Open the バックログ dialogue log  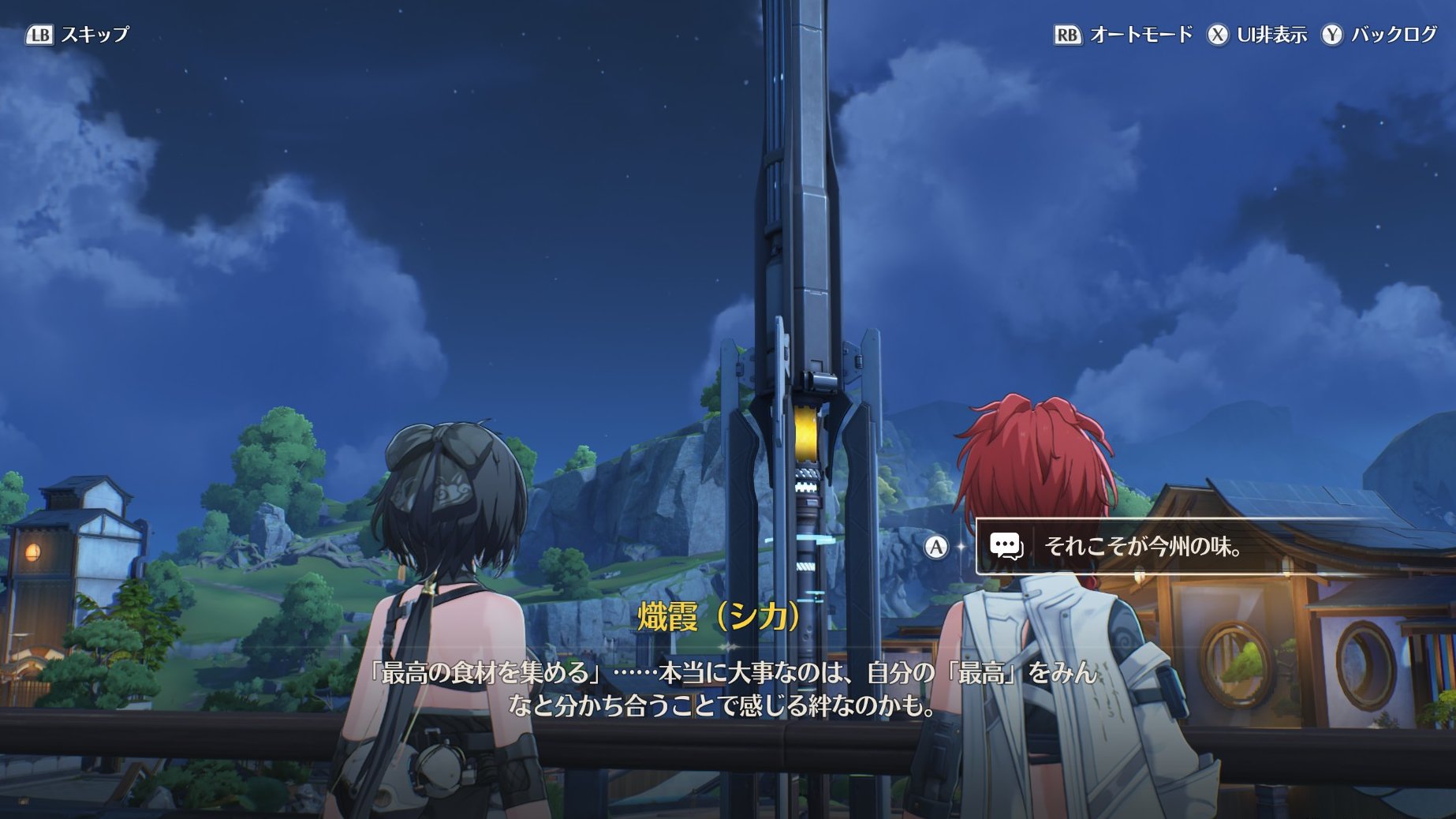click(x=1379, y=35)
